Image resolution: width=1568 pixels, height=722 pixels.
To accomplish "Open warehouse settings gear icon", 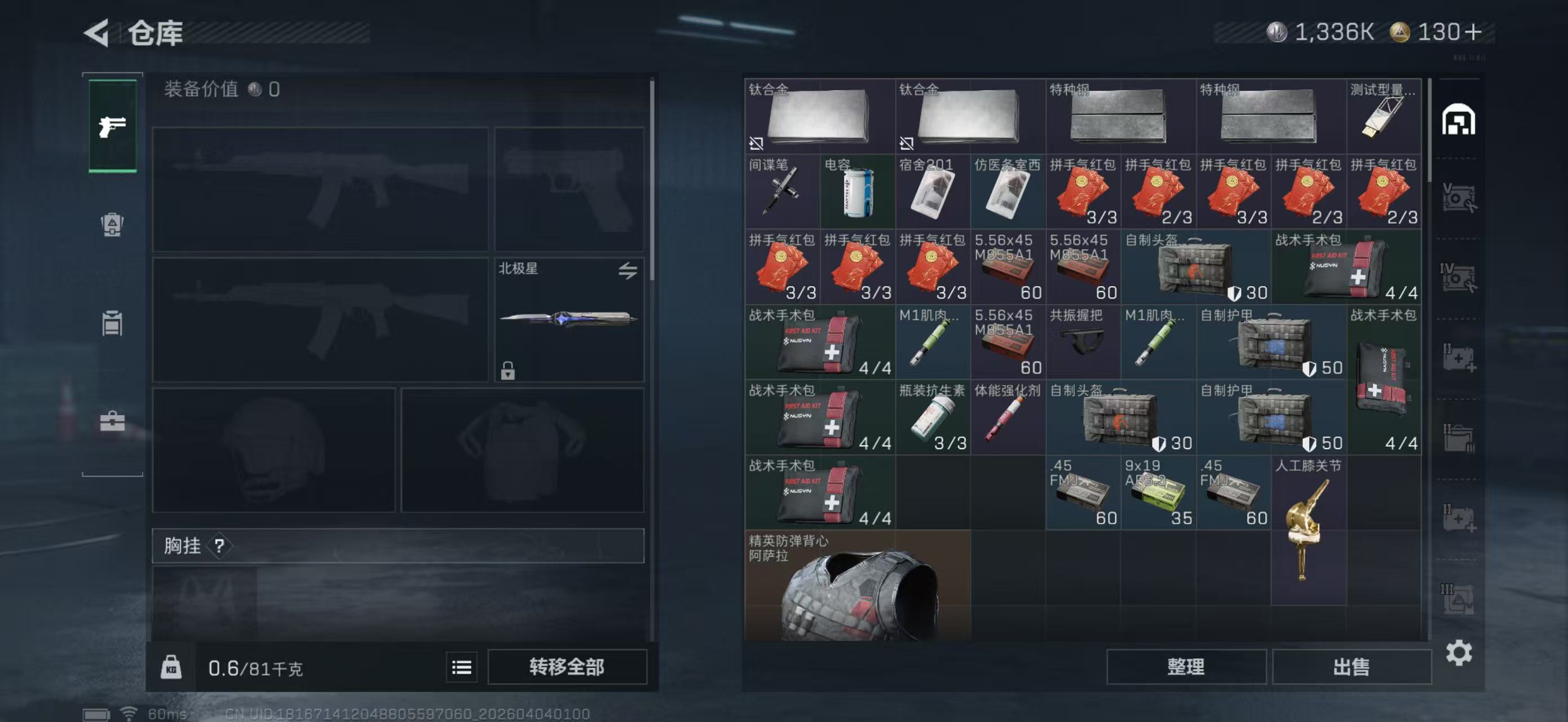I will click(1459, 653).
